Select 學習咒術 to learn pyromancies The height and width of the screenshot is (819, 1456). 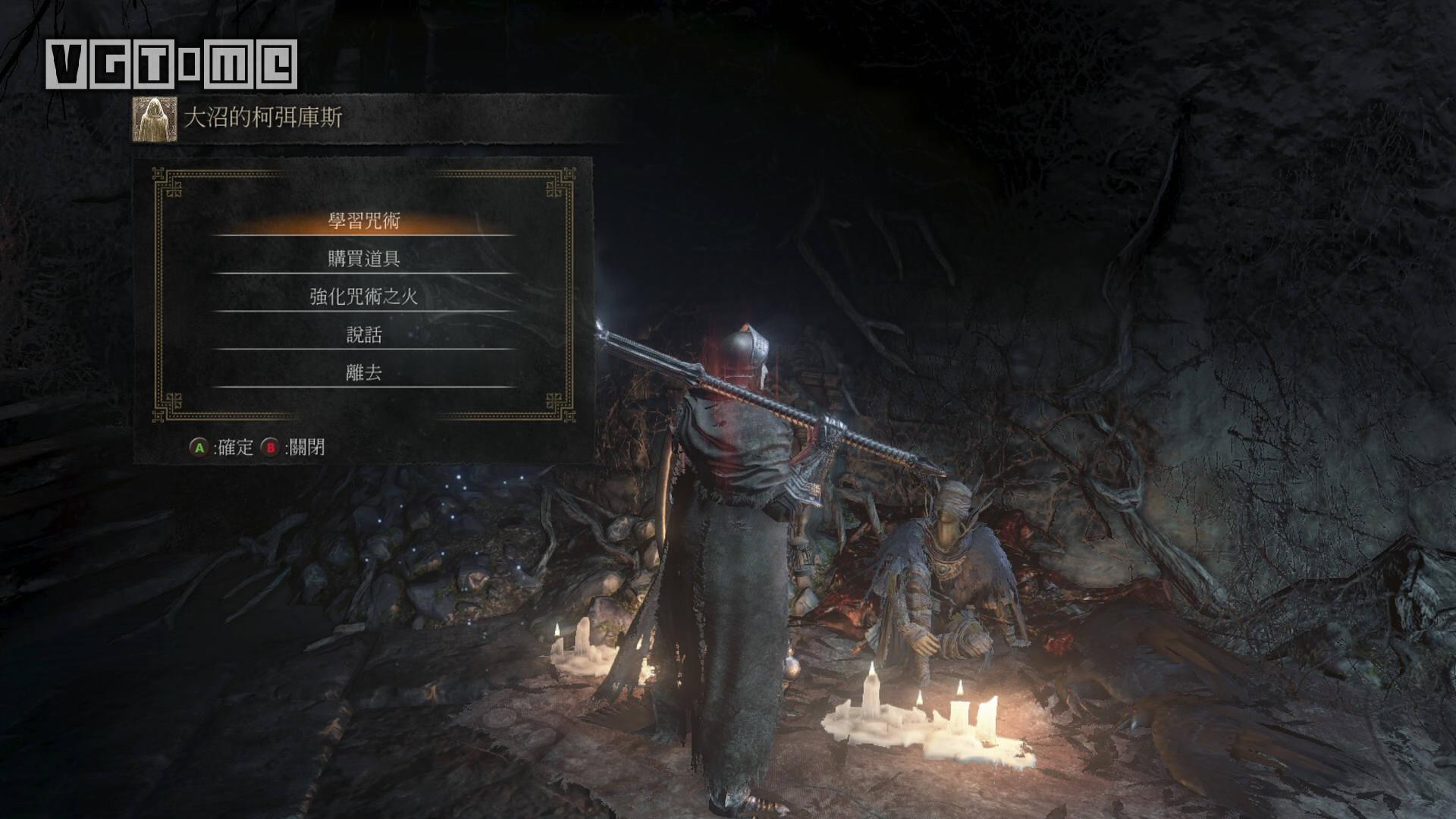(364, 221)
